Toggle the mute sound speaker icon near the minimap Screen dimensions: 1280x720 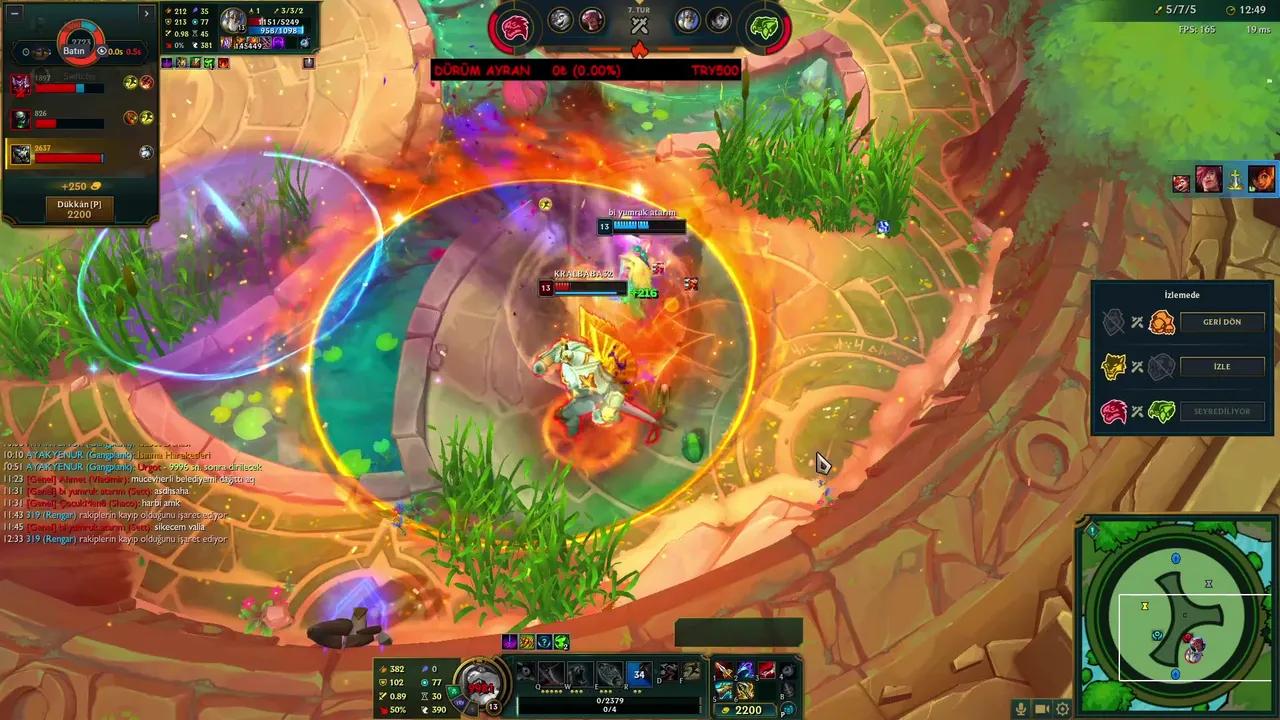pyautogui.click(x=1041, y=709)
